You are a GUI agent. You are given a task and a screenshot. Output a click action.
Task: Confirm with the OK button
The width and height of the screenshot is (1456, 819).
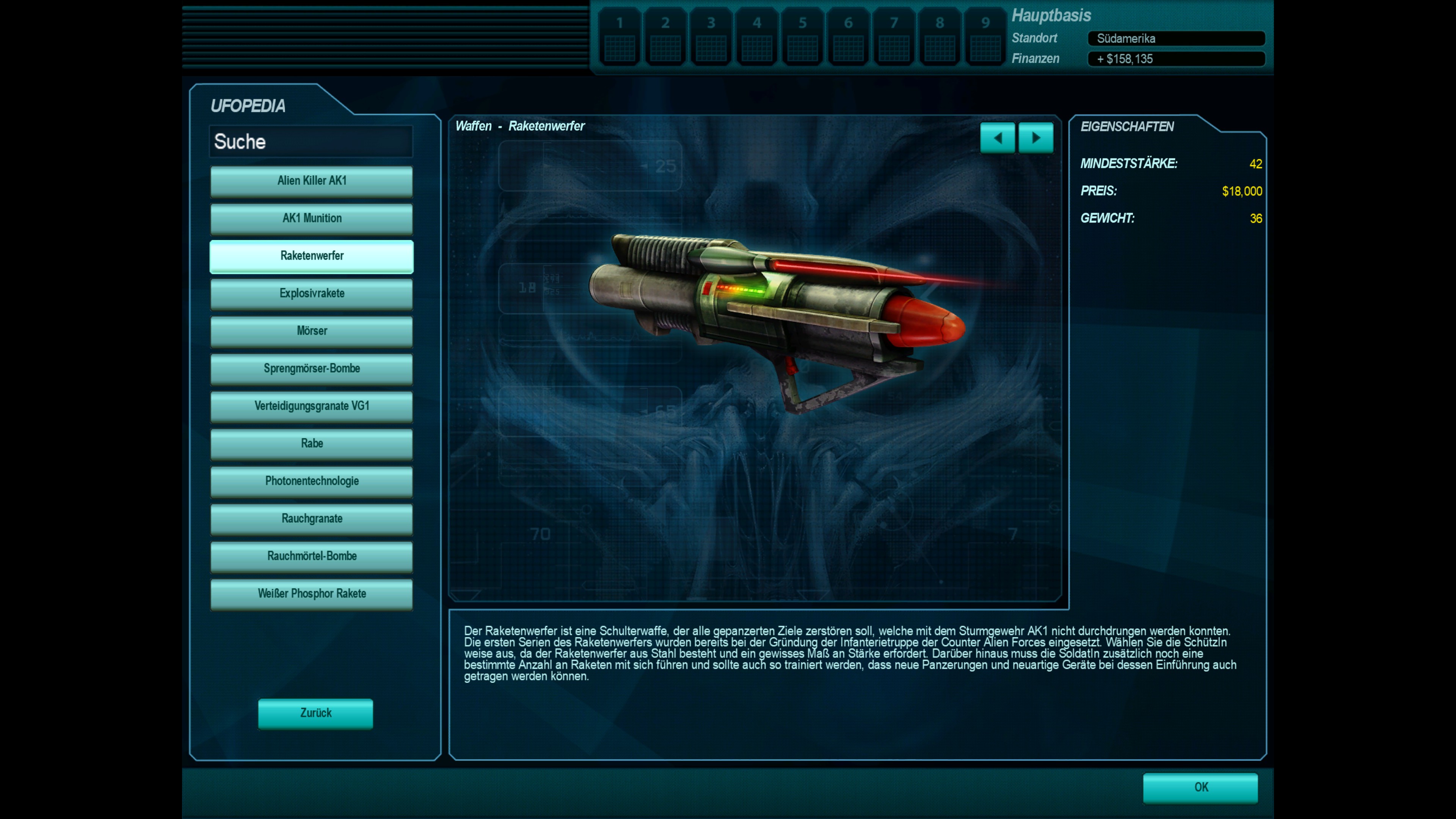pyautogui.click(x=1200, y=788)
